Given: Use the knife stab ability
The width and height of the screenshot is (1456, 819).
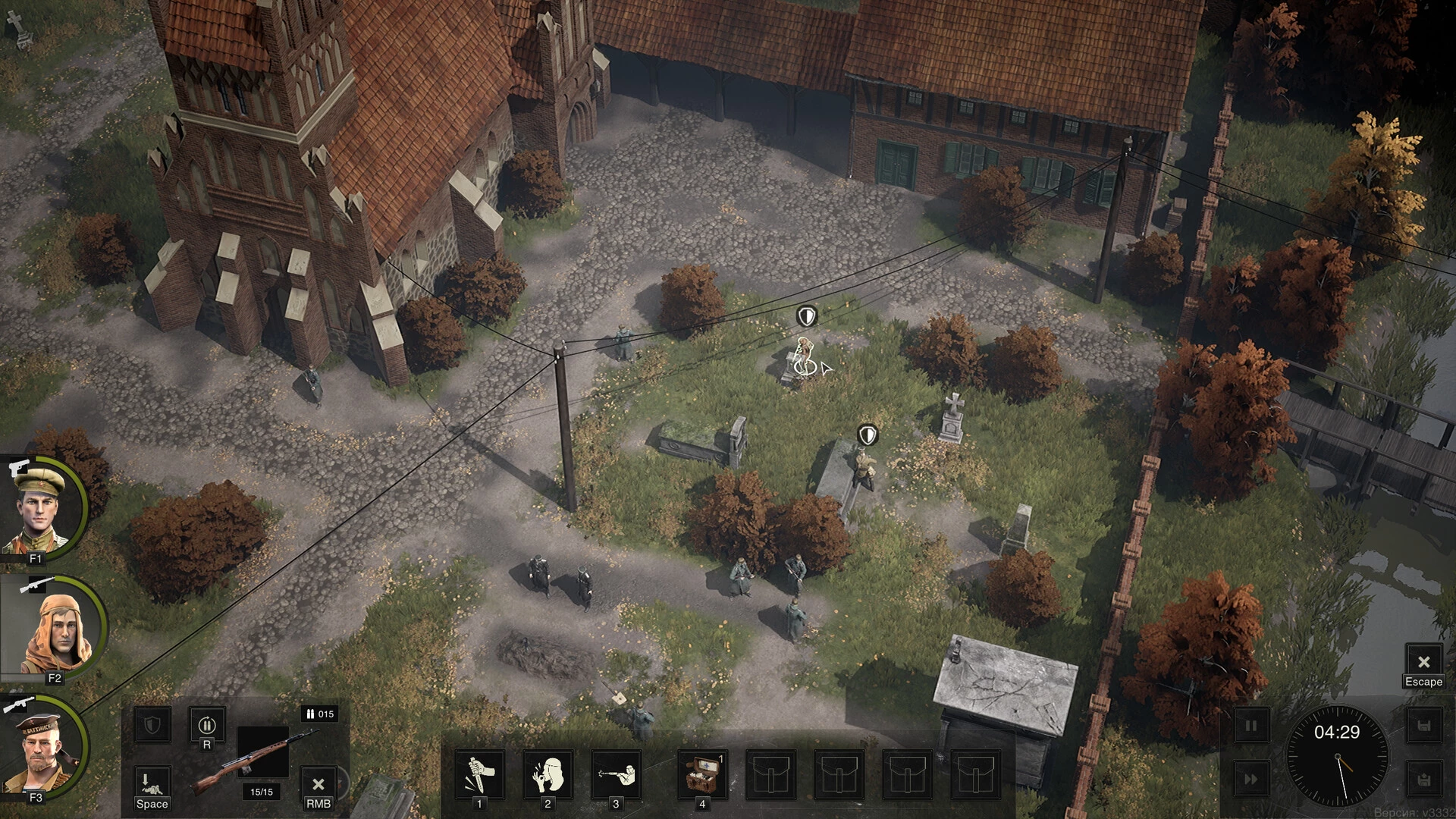Looking at the screenshot, I should pyautogui.click(x=479, y=776).
